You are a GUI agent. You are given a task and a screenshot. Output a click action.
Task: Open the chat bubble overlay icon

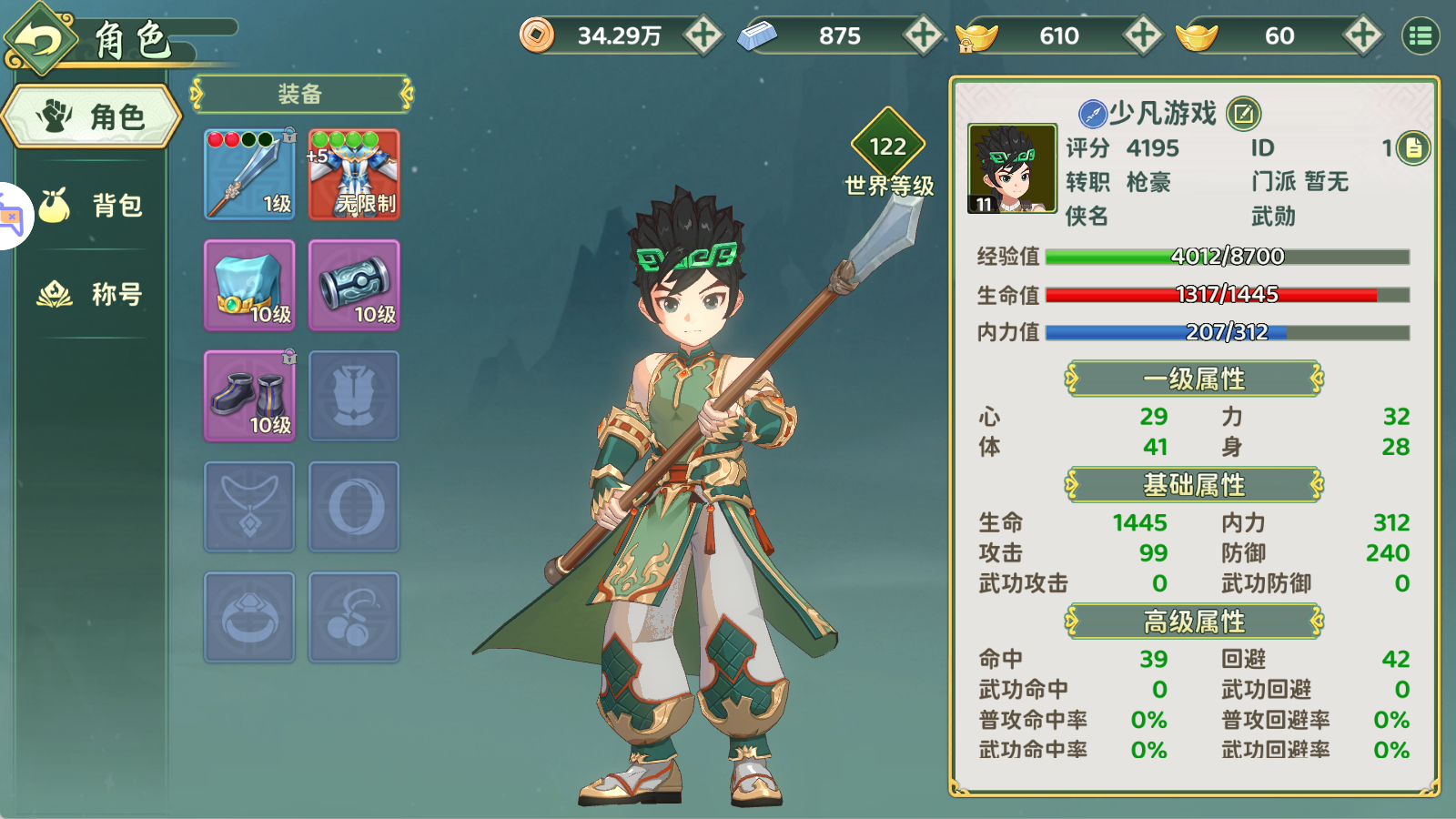[11, 217]
